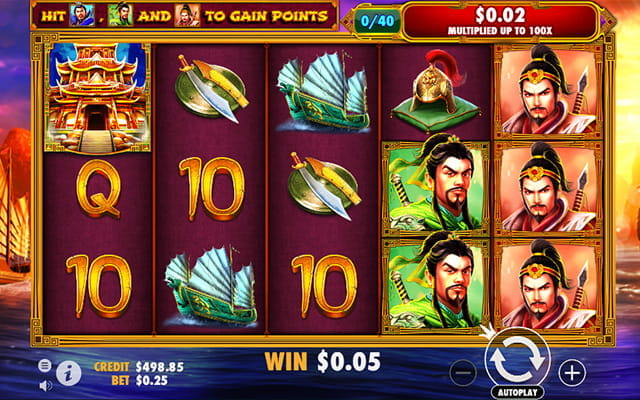The width and height of the screenshot is (640, 400).
Task: Start Autoplay mode
Action: tap(516, 391)
